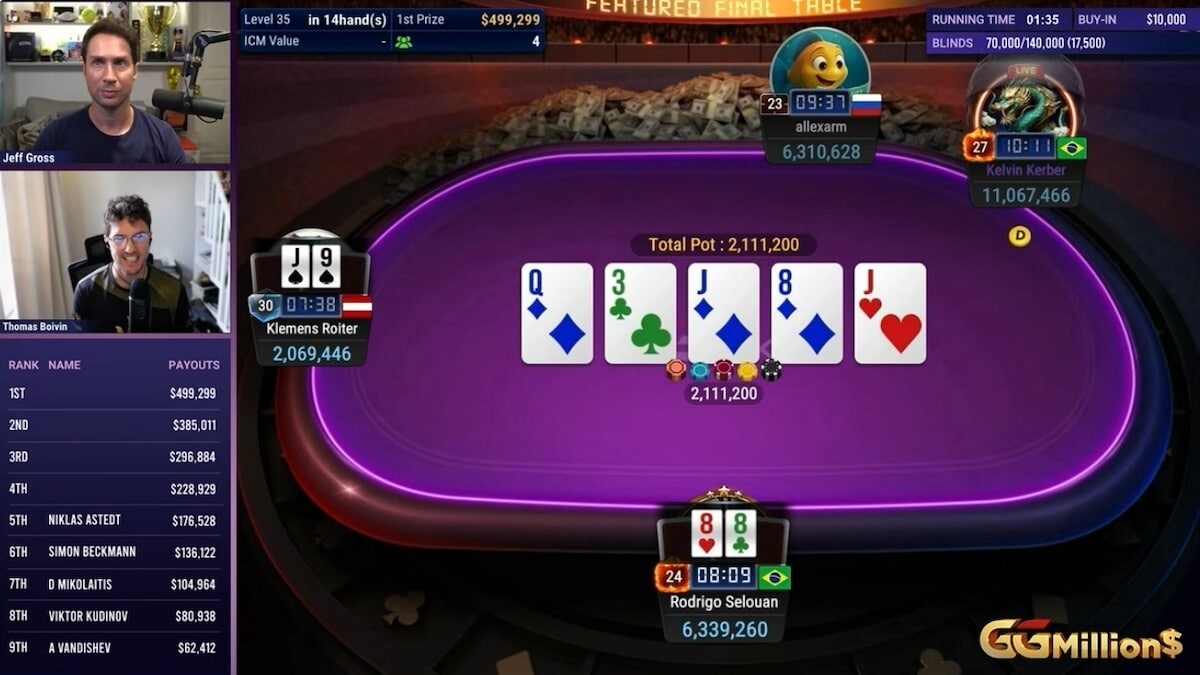The width and height of the screenshot is (1200, 675).
Task: Select Niklas Astedt's 5th place payout row
Action: coord(115,520)
